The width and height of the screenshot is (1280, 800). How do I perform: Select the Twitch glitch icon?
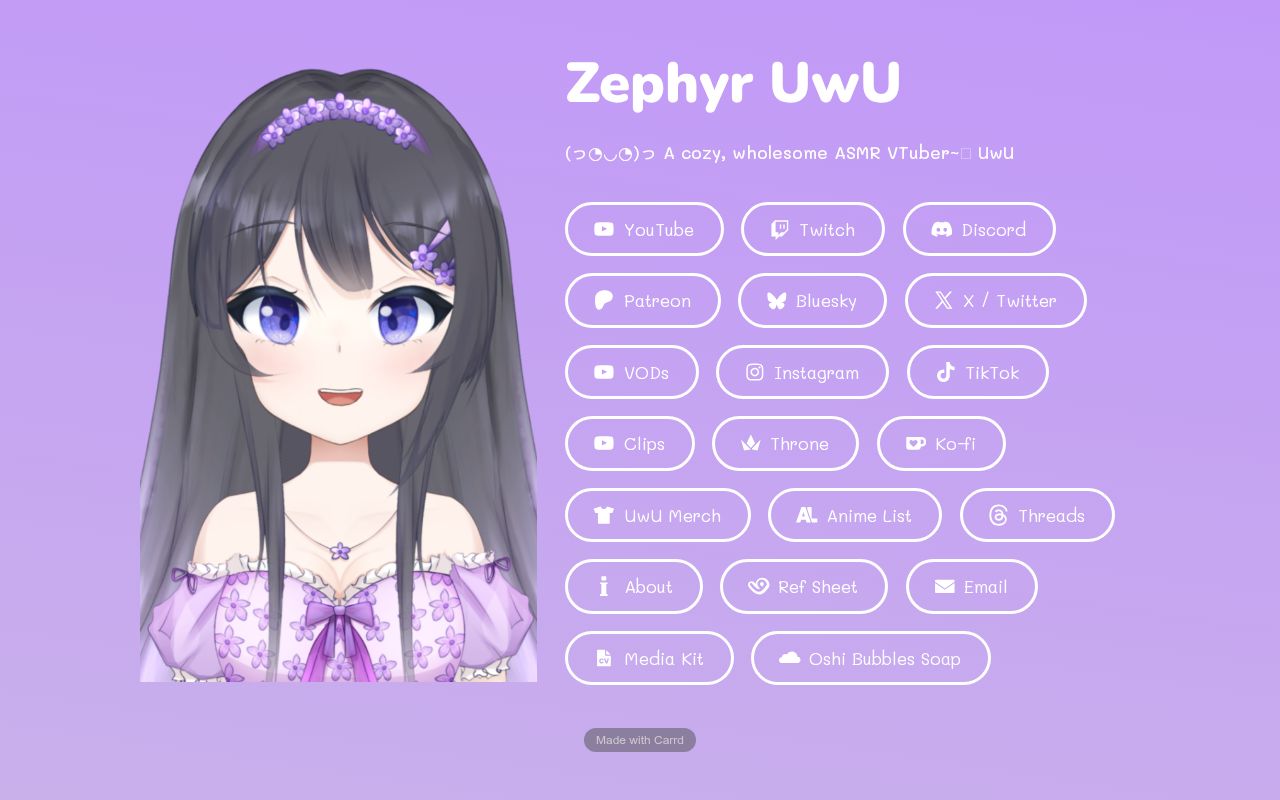coord(779,228)
